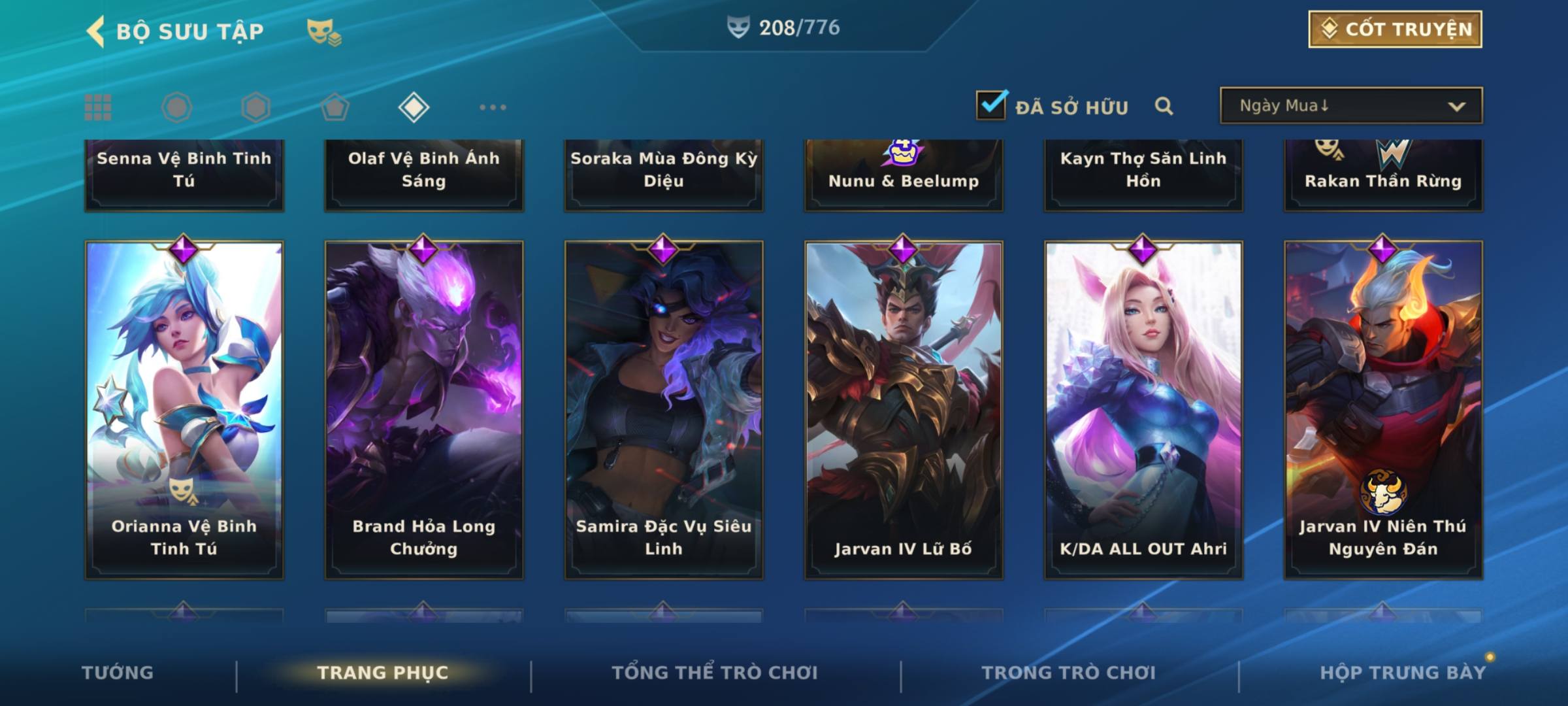
Task: Click the gold mask and coins icon
Action: click(x=323, y=31)
